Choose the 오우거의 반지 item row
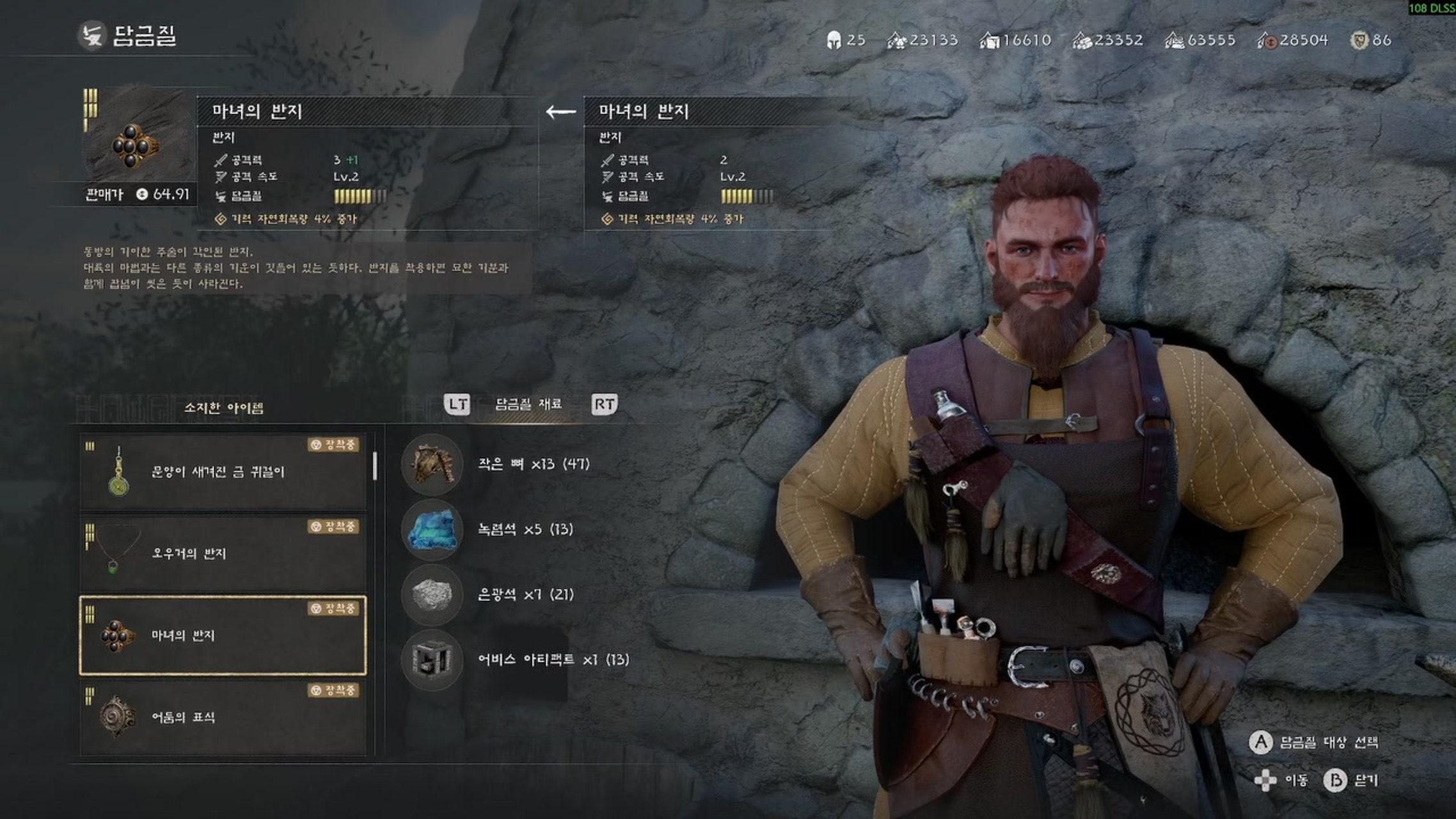1456x819 pixels. 223,553
